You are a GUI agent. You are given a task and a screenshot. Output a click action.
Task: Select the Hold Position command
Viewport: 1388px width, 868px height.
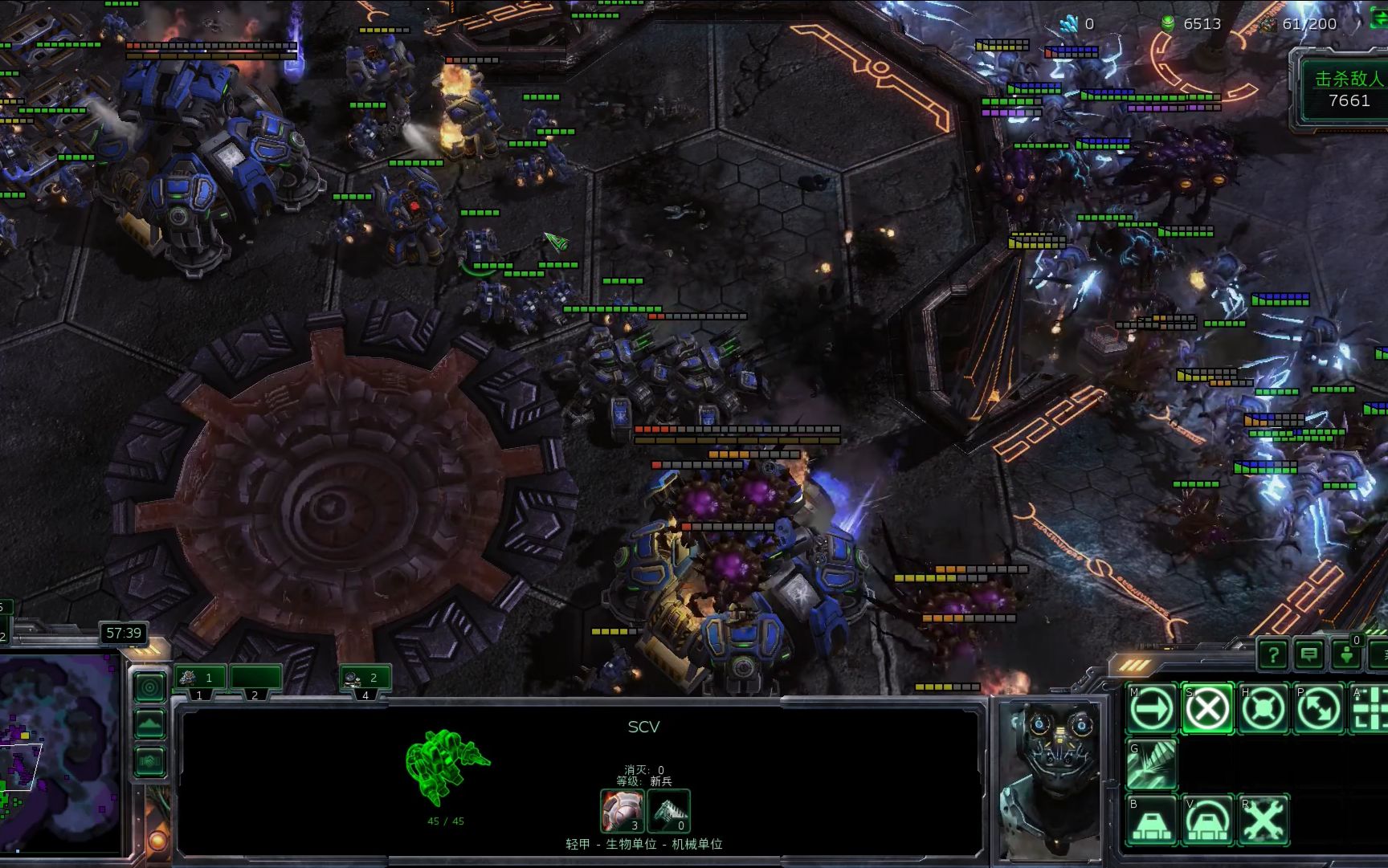pyautogui.click(x=1263, y=709)
